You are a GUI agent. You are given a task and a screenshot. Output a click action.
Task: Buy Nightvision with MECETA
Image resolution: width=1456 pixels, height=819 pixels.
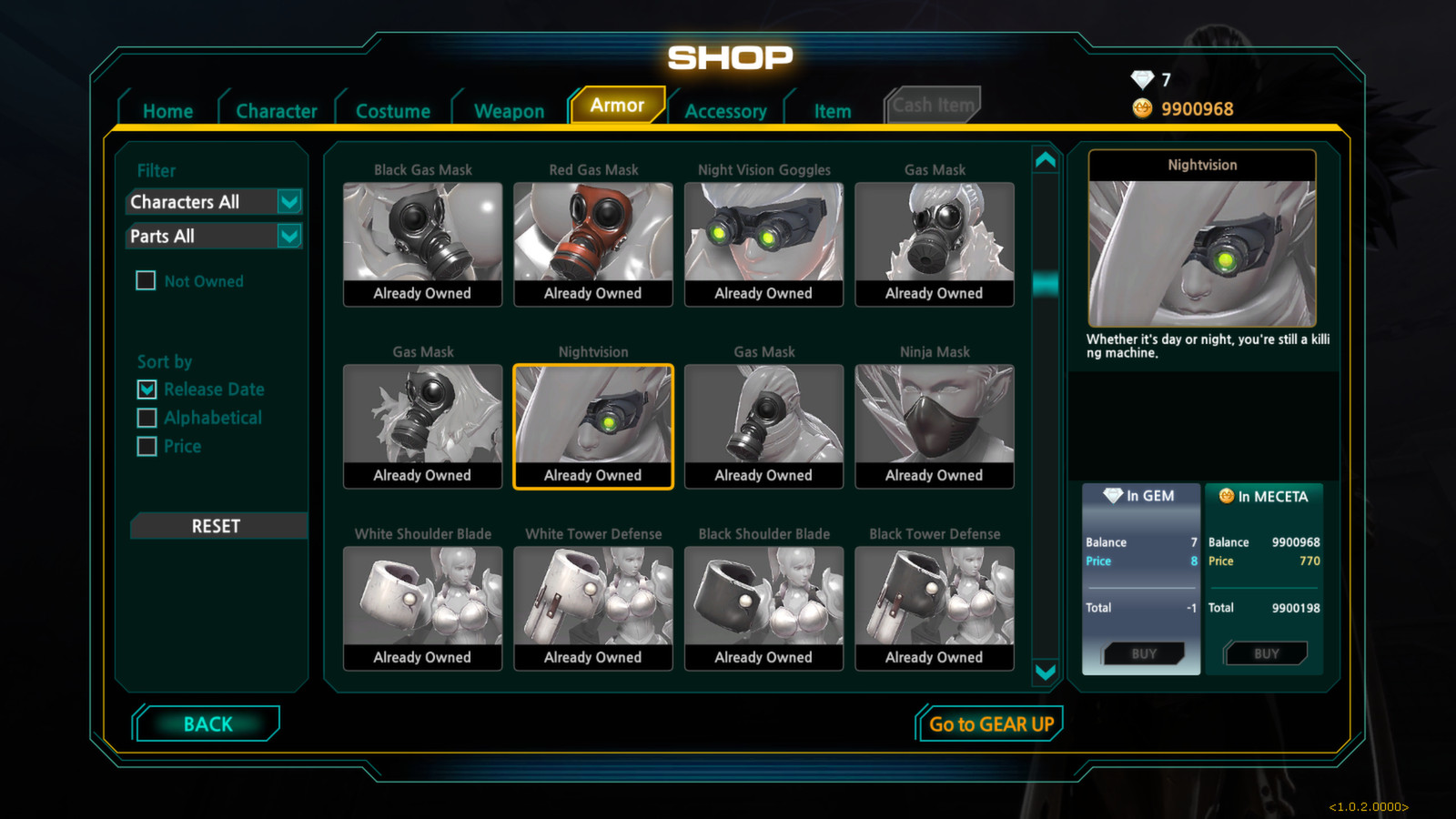(x=1266, y=653)
